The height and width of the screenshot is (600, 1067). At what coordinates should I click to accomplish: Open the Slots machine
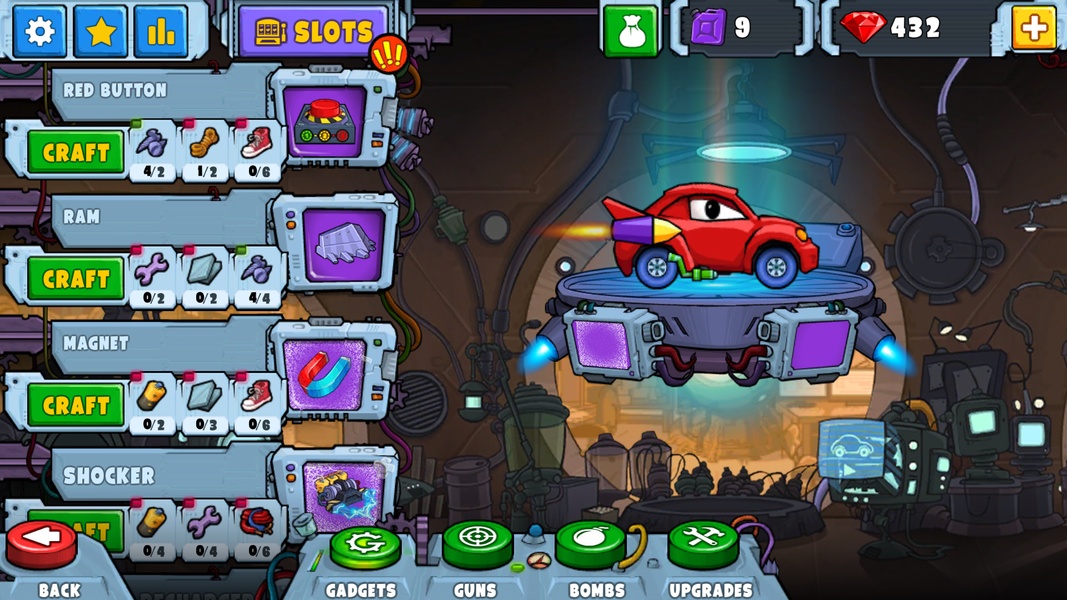[313, 32]
